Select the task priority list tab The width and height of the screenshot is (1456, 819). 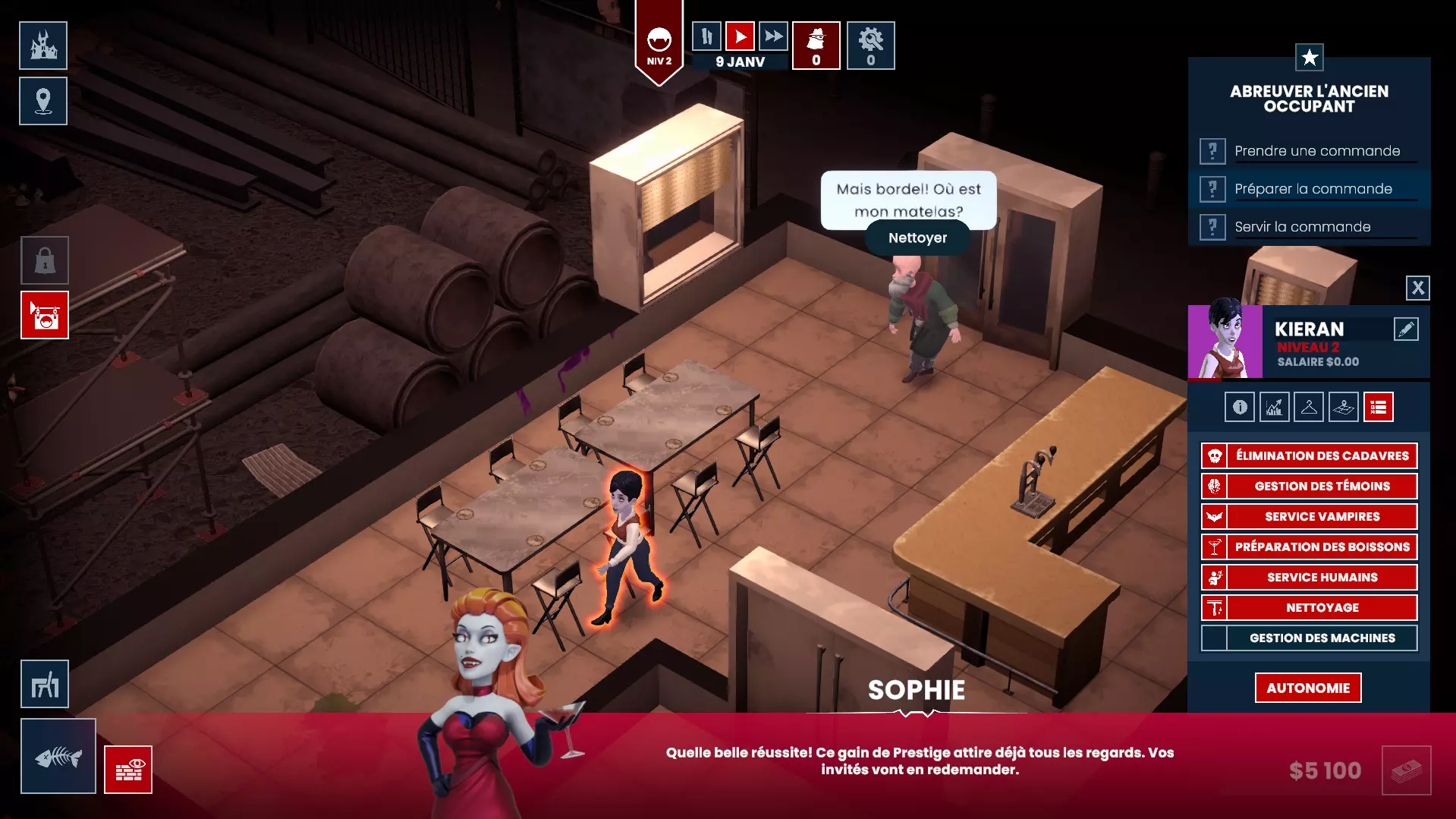coord(1378,407)
